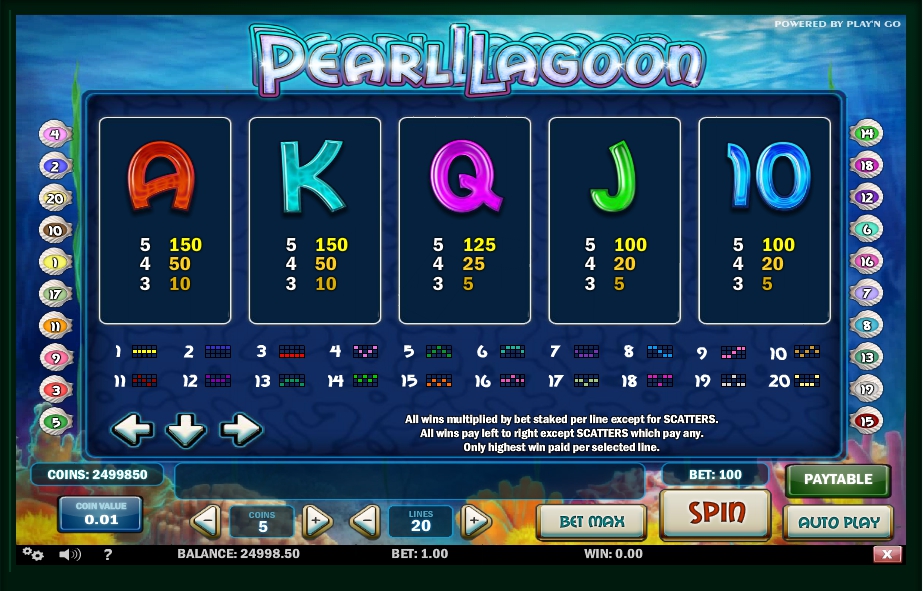
Task: Spin the reels with the SPIN button
Action: coord(715,514)
